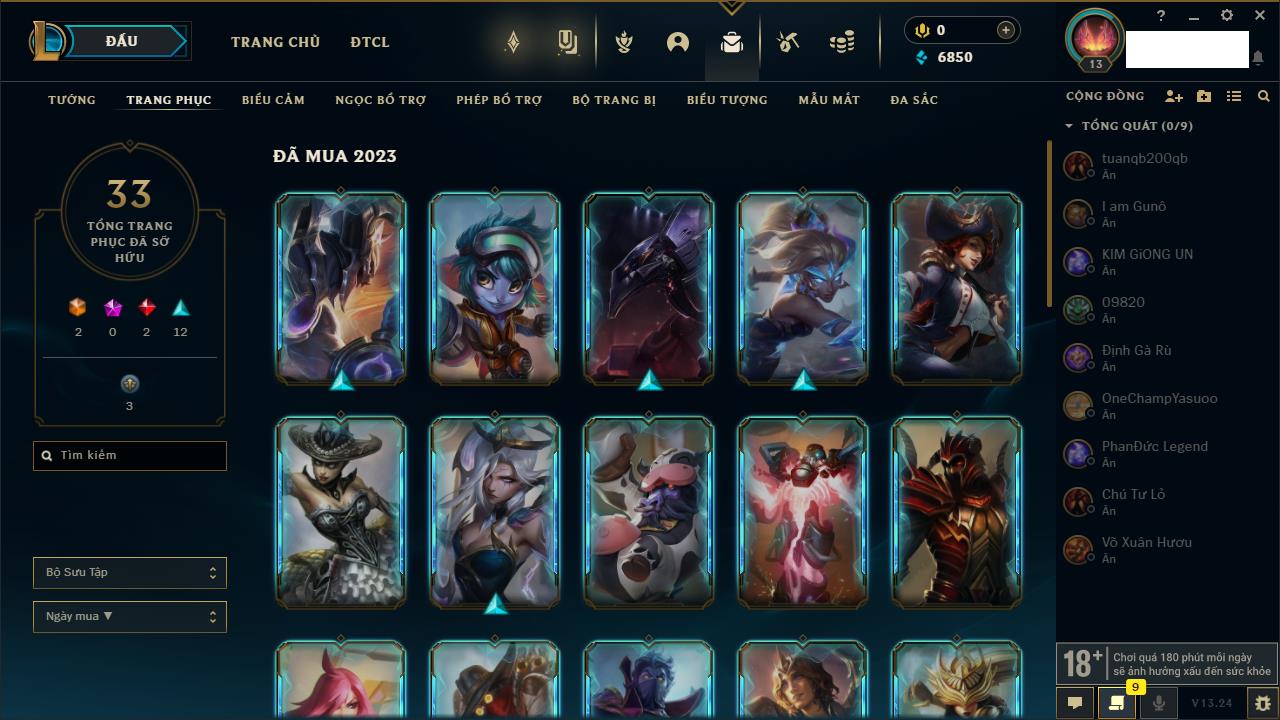Switch to the ĐA SẮC tab
Viewport: 1280px width, 720px height.
(914, 100)
